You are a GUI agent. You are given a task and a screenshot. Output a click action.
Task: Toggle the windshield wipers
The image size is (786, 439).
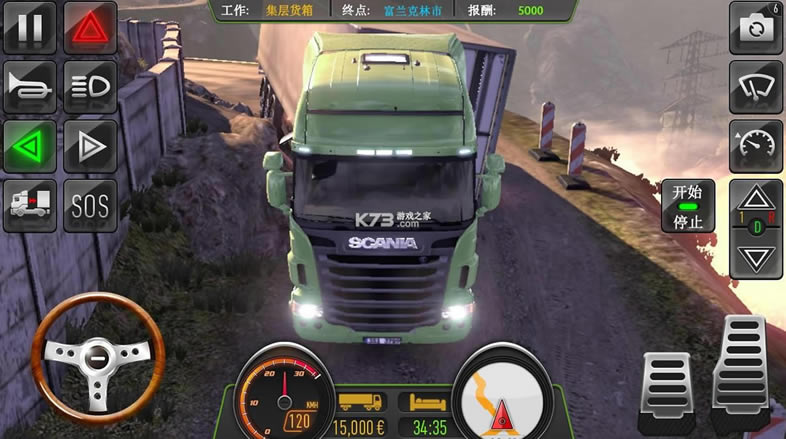pyautogui.click(x=756, y=87)
